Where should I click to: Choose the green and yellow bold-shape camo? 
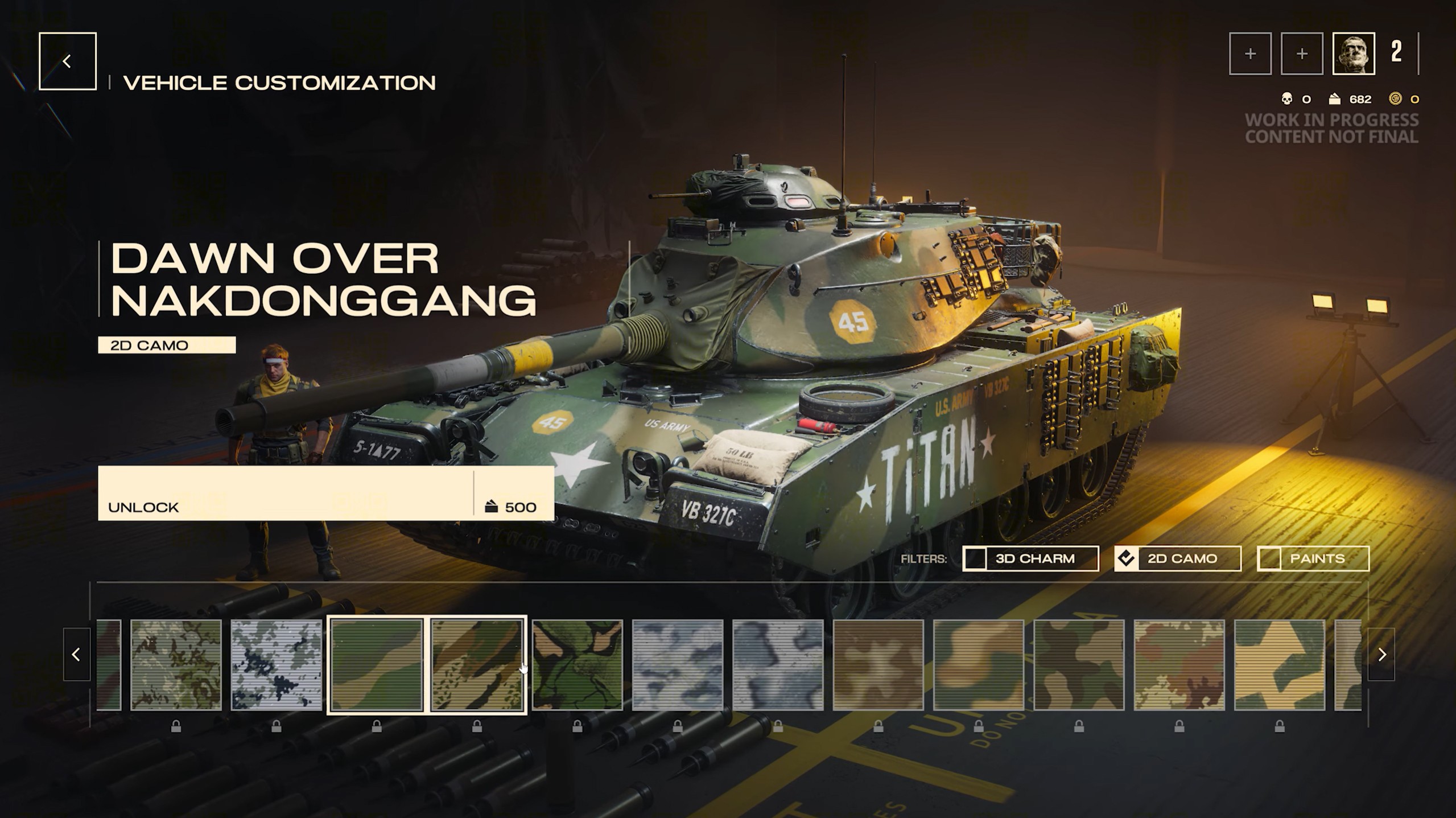(x=1279, y=665)
